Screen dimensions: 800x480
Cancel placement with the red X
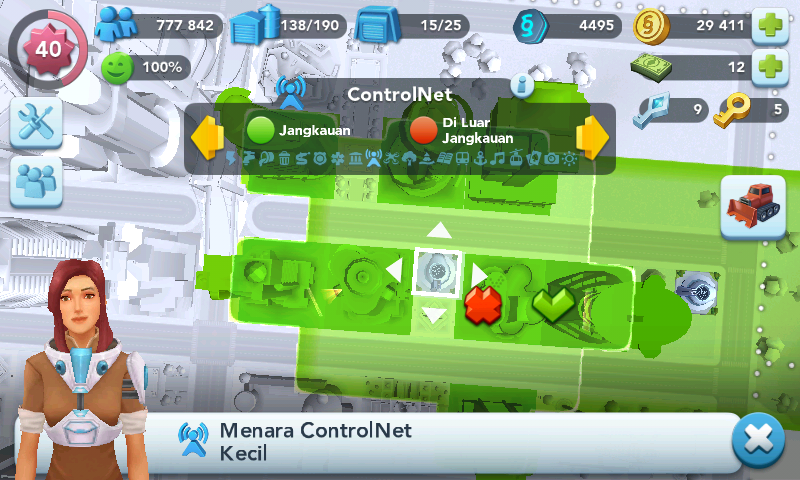pos(482,303)
